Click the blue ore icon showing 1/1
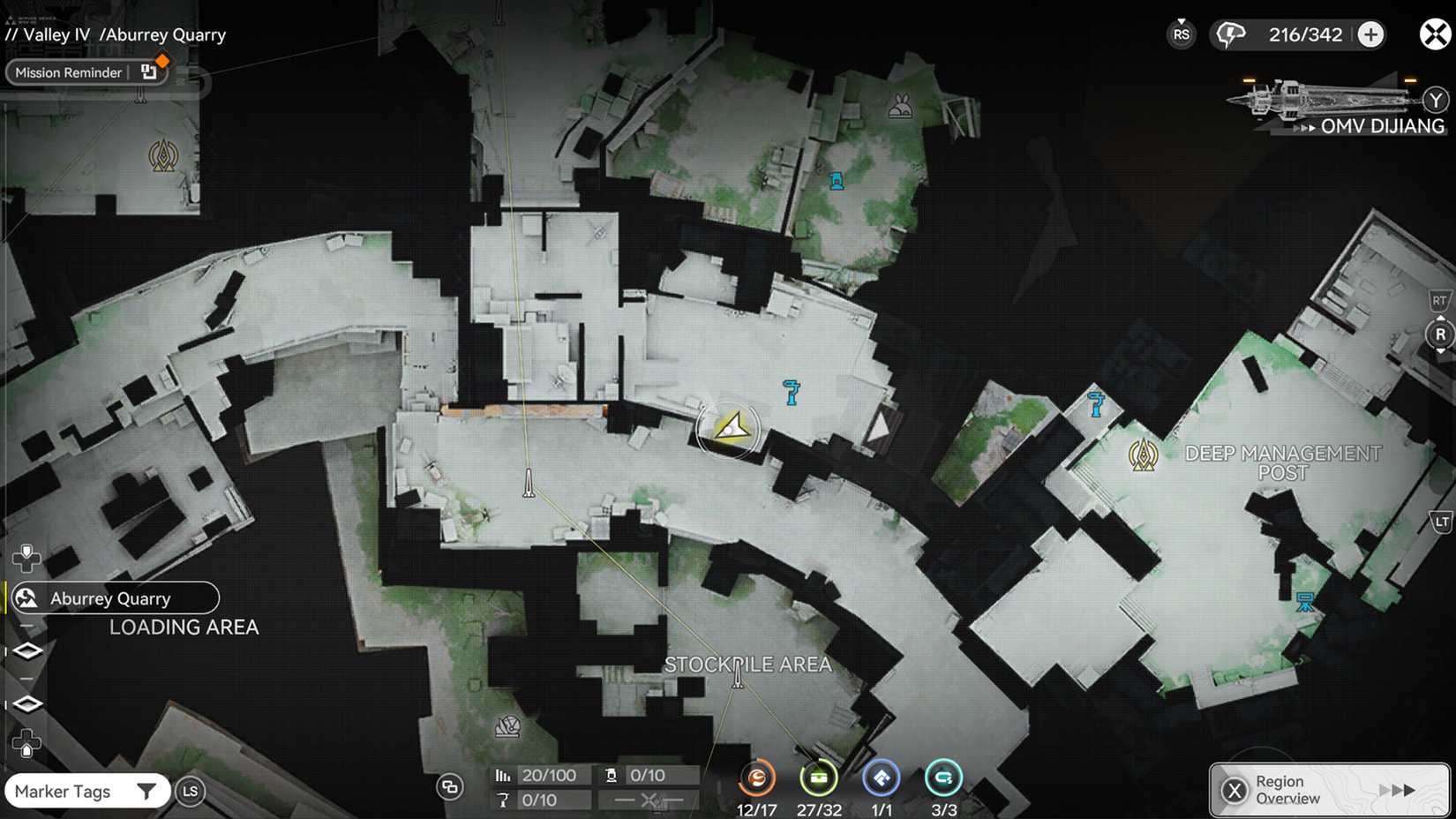The image size is (1456, 819). 881,778
